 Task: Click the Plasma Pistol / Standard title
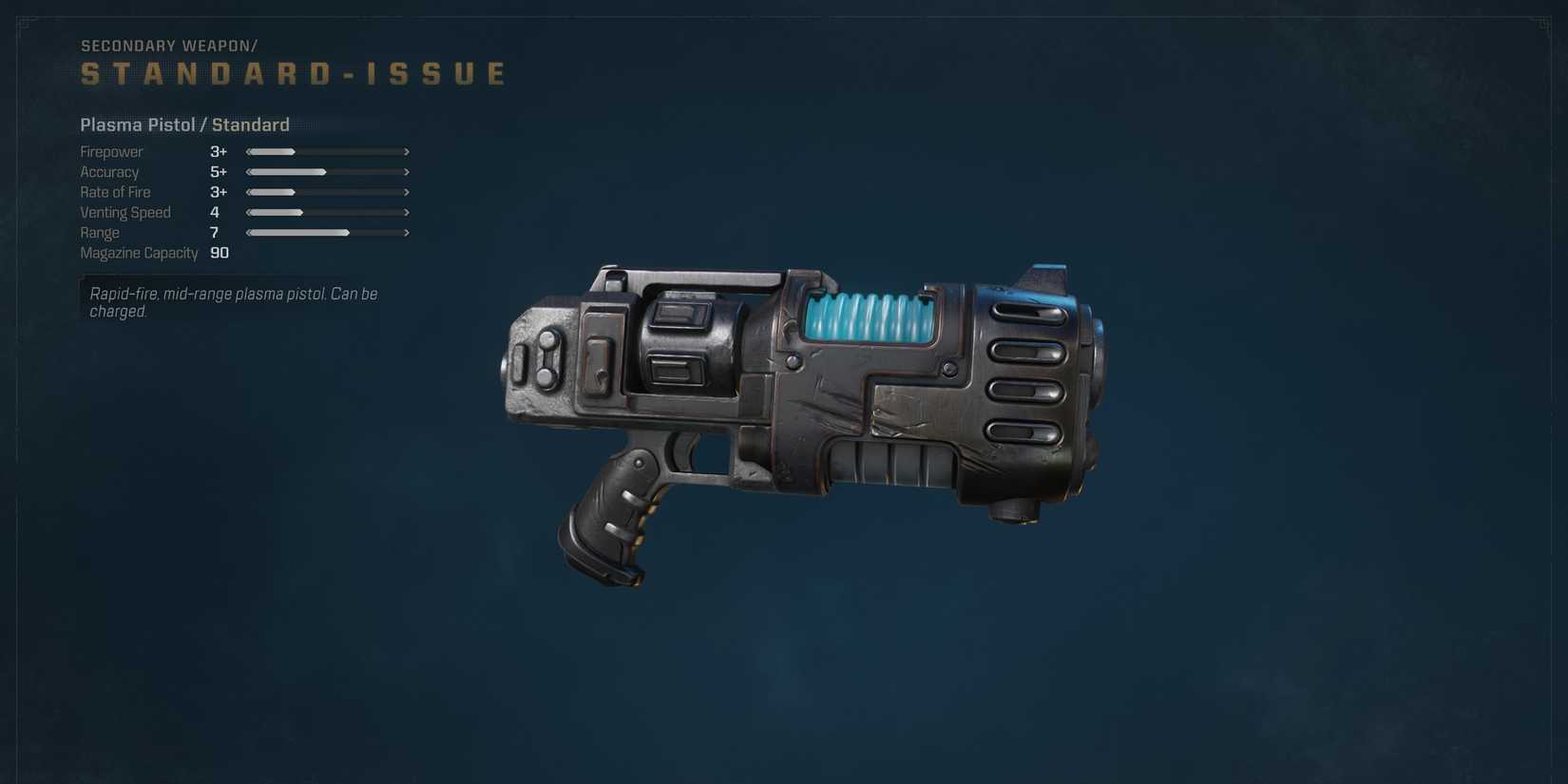pyautogui.click(x=184, y=124)
